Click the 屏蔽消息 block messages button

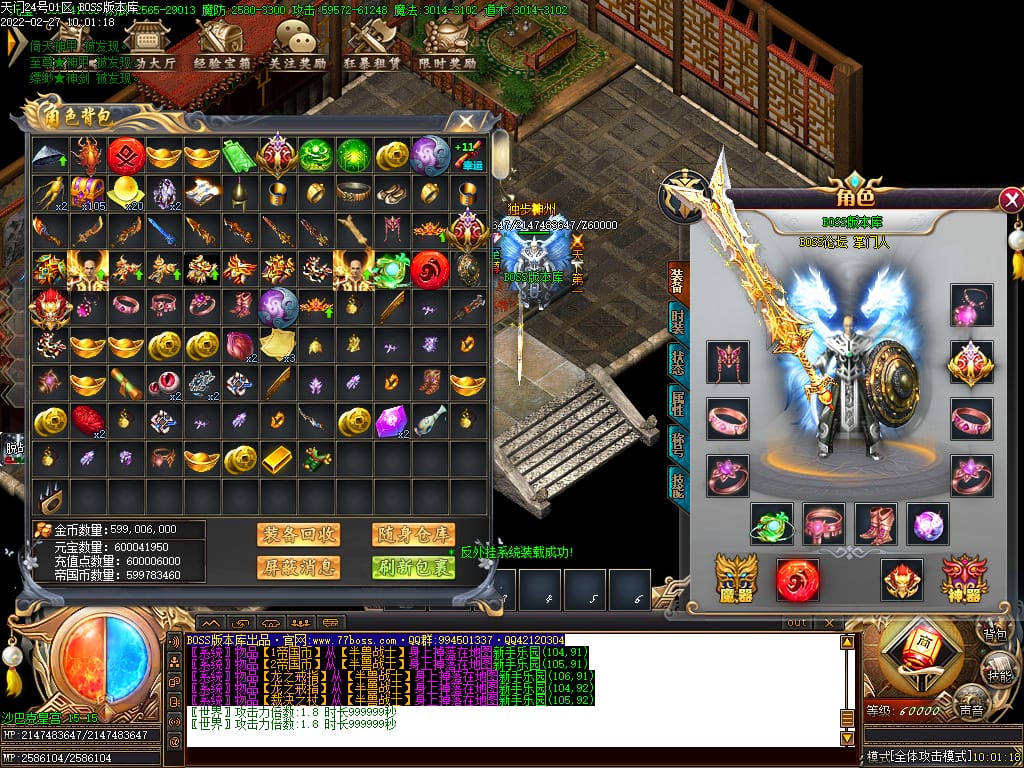(x=297, y=567)
